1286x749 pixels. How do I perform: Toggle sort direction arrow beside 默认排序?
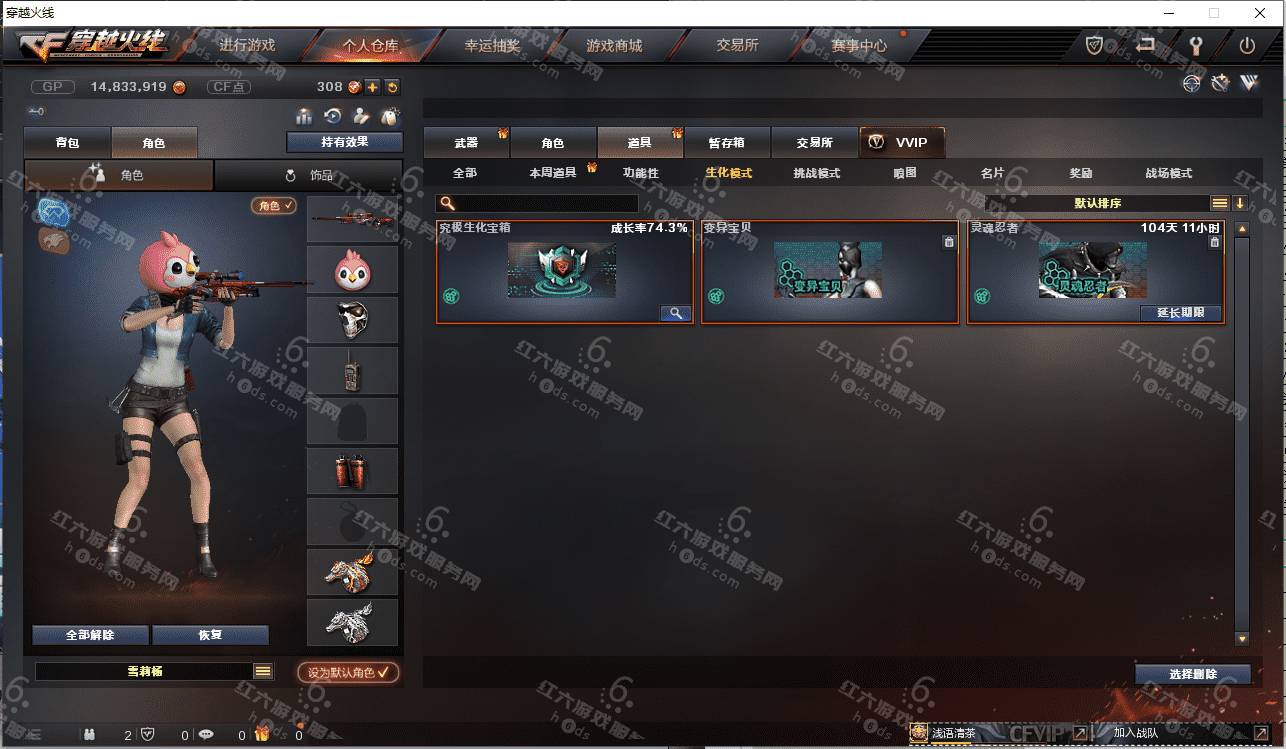(1239, 203)
